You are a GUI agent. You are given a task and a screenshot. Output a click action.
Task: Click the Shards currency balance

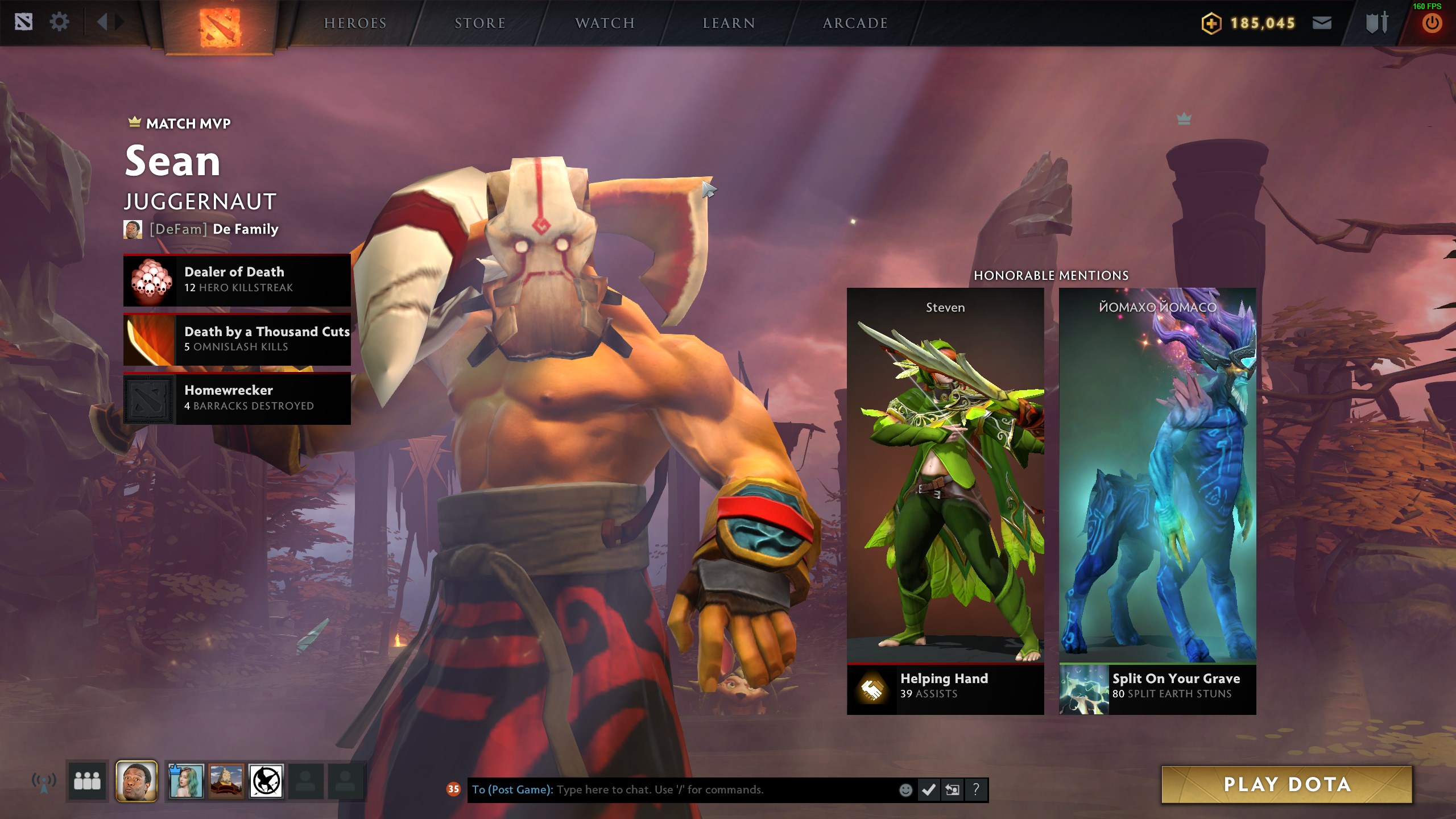coord(1249,23)
